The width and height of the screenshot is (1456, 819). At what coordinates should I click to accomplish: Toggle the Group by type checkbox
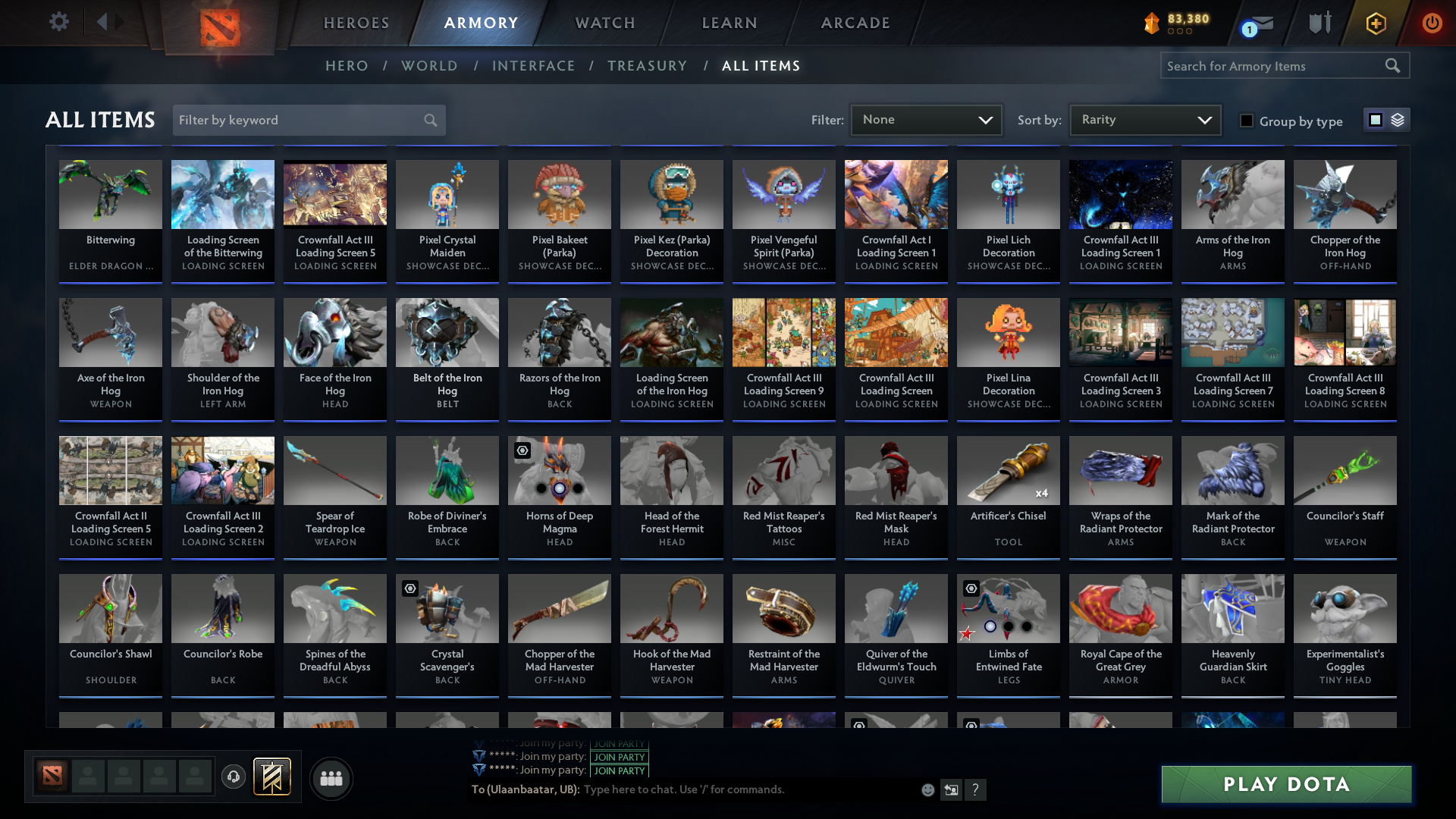click(x=1247, y=121)
